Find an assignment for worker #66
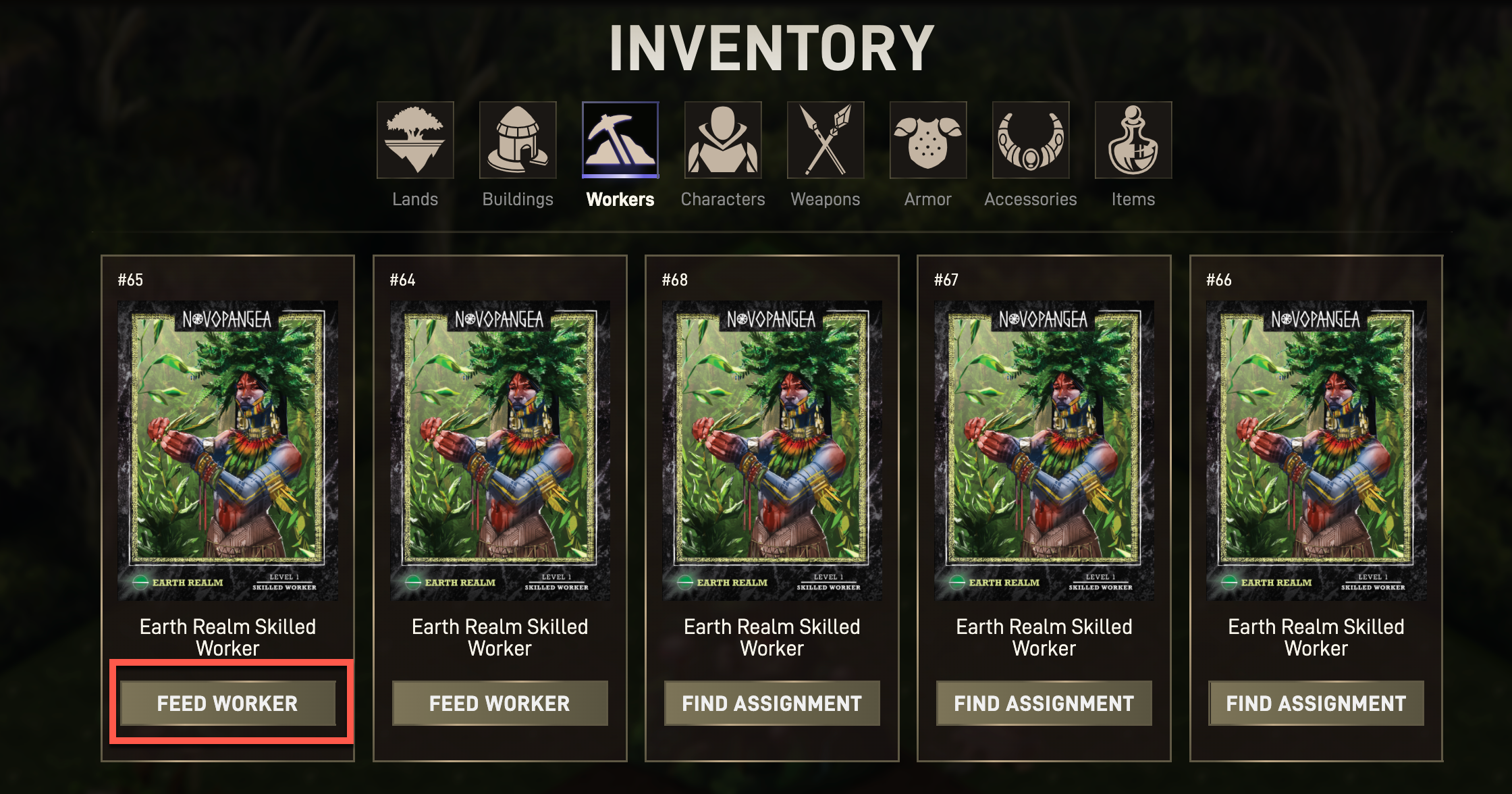The width and height of the screenshot is (1512, 794). coord(1316,704)
